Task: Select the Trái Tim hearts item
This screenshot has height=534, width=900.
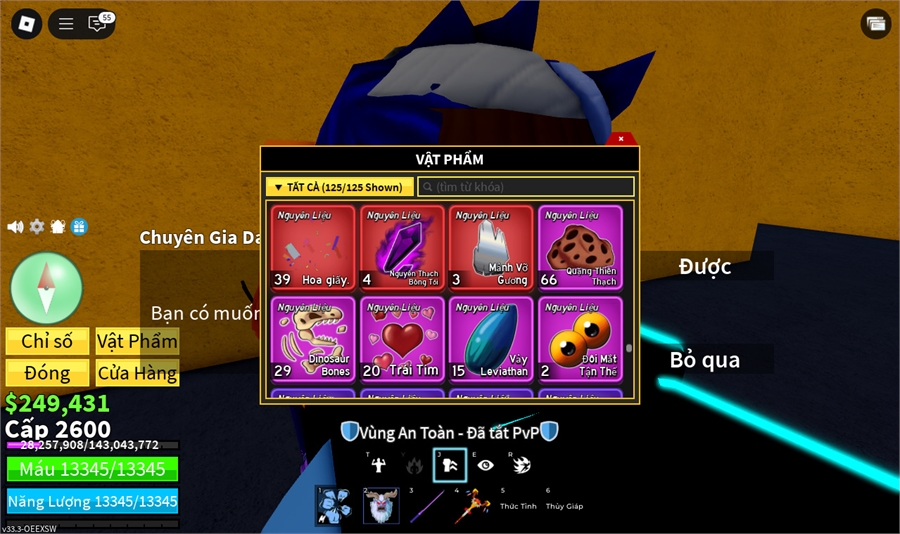Action: point(403,338)
